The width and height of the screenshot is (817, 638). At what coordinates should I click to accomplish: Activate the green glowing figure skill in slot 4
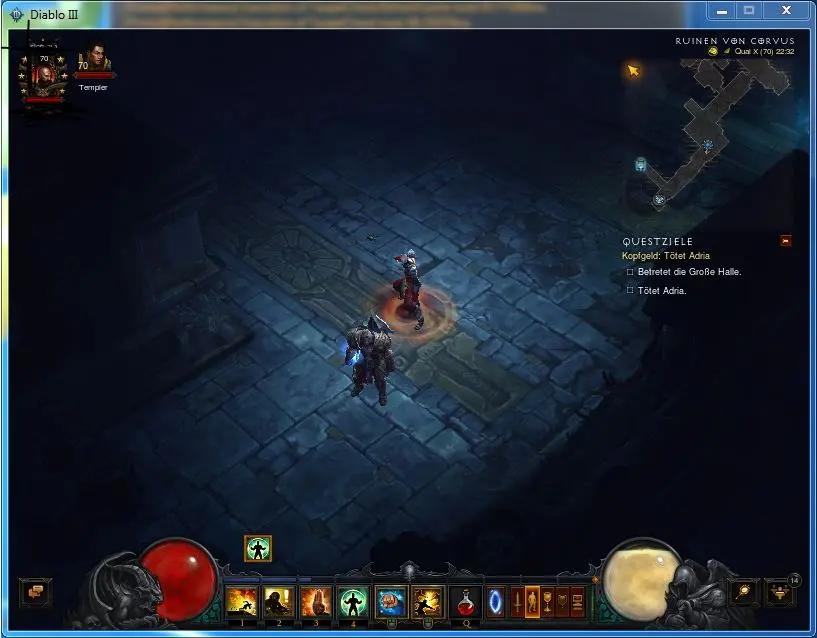click(x=352, y=602)
